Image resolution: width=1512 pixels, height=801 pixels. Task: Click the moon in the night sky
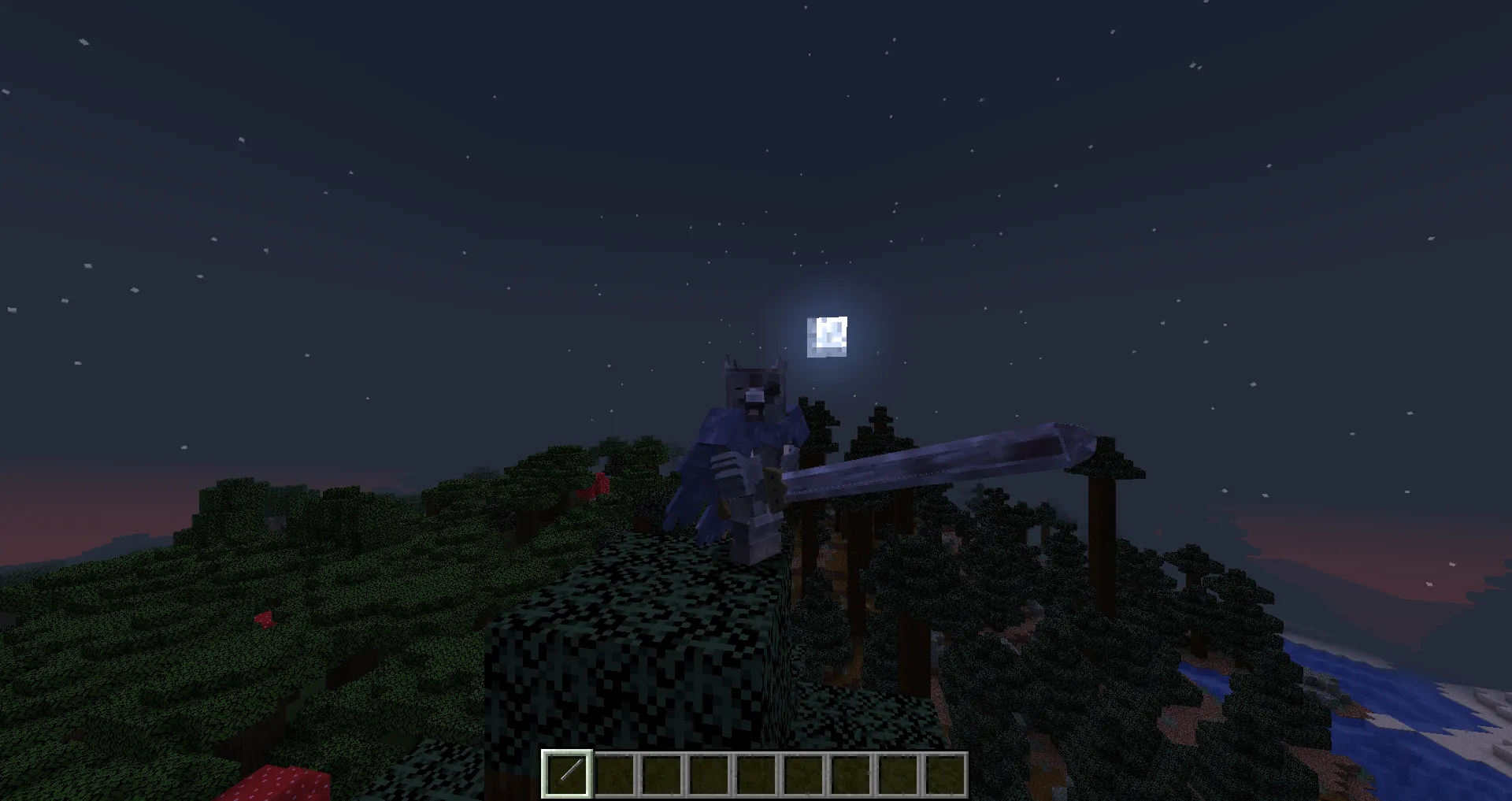pyautogui.click(x=826, y=337)
